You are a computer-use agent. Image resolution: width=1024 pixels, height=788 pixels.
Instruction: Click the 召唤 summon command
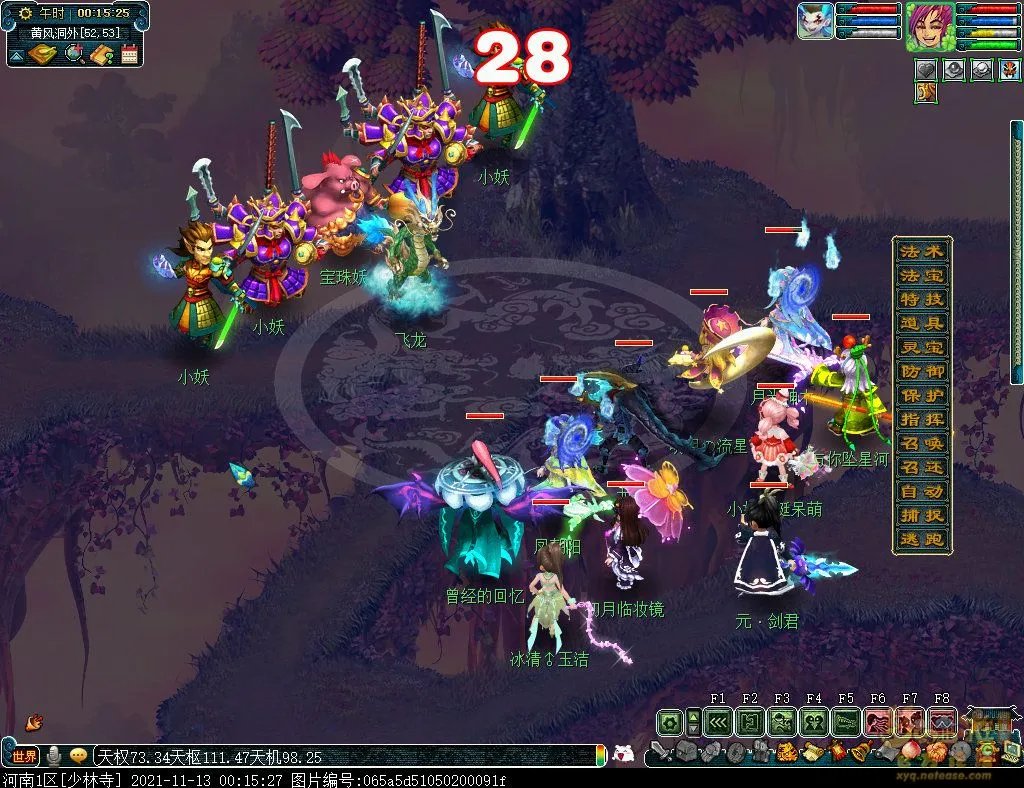[921, 443]
